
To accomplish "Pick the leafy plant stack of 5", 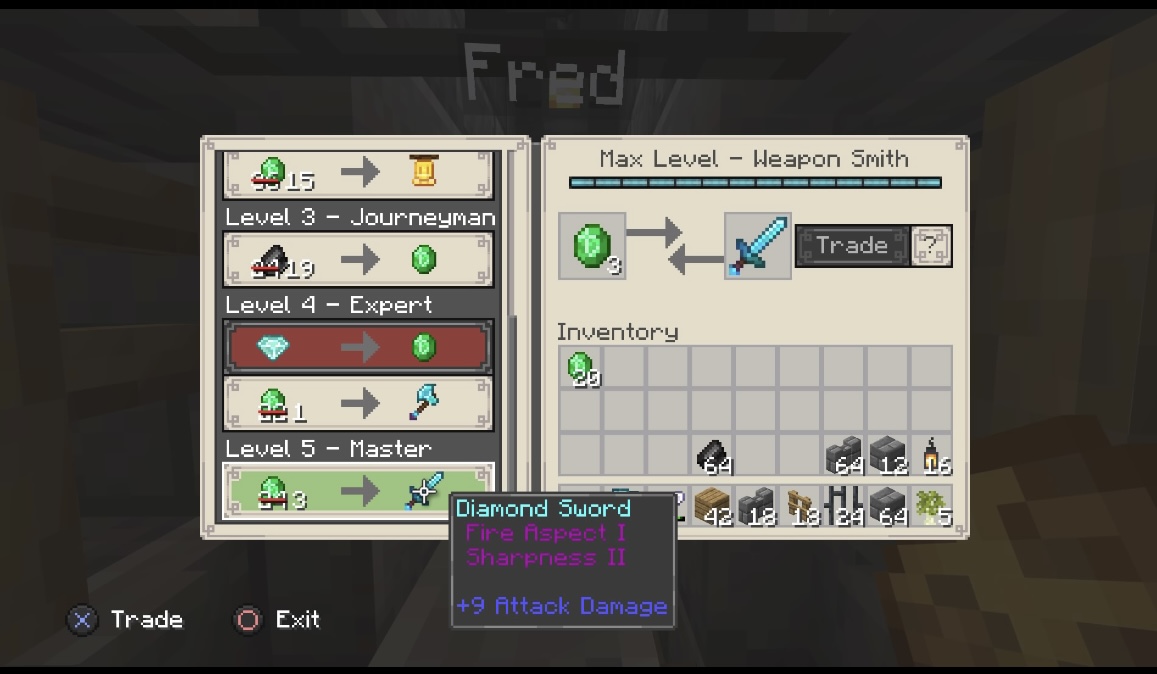I will click(932, 506).
